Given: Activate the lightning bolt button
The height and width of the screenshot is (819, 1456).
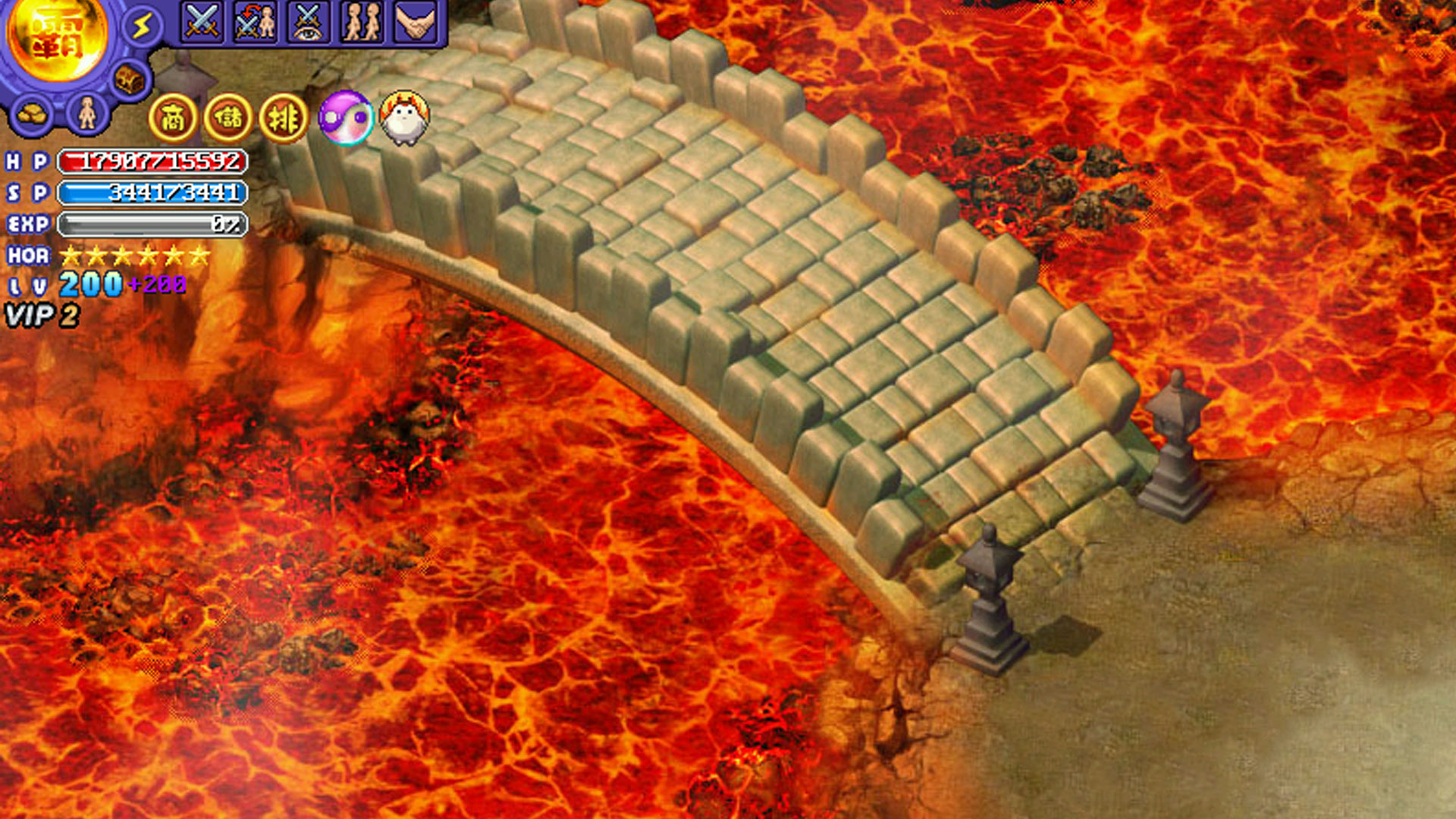Looking at the screenshot, I should click(142, 27).
